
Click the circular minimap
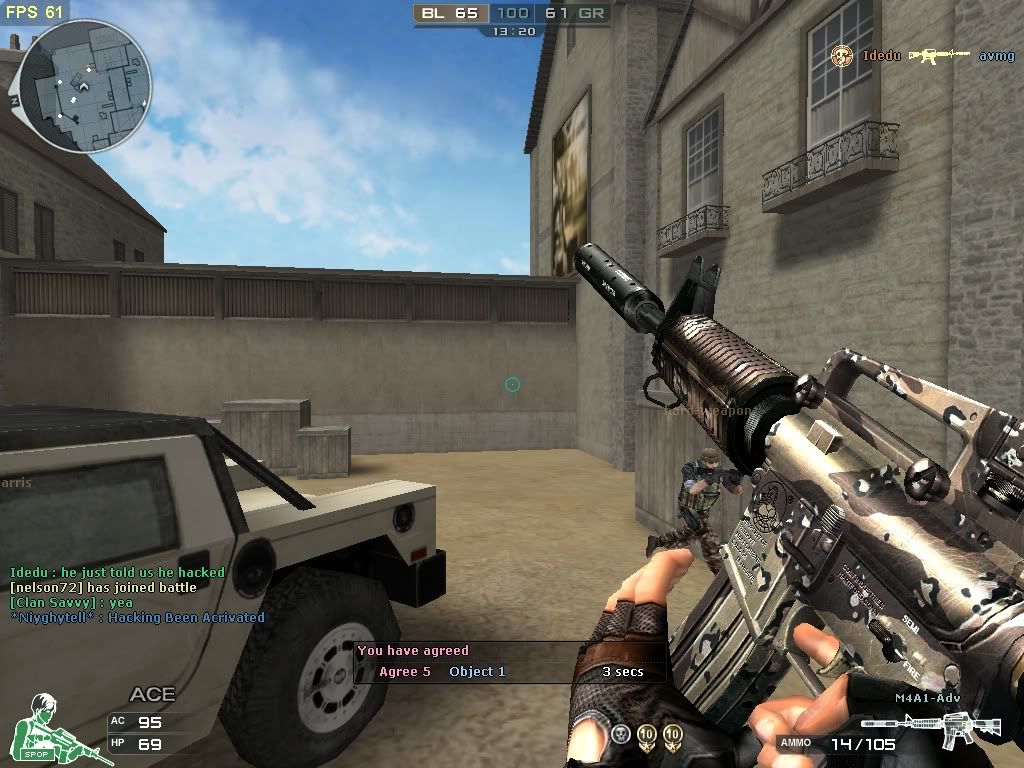85,86
